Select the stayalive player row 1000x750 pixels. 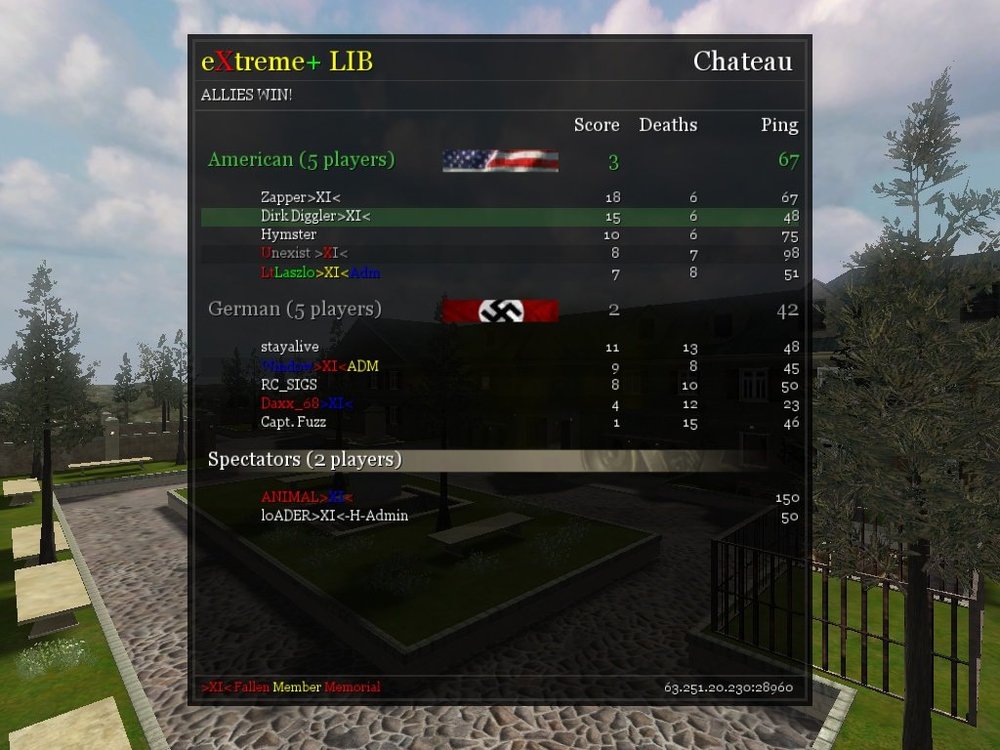[290, 347]
